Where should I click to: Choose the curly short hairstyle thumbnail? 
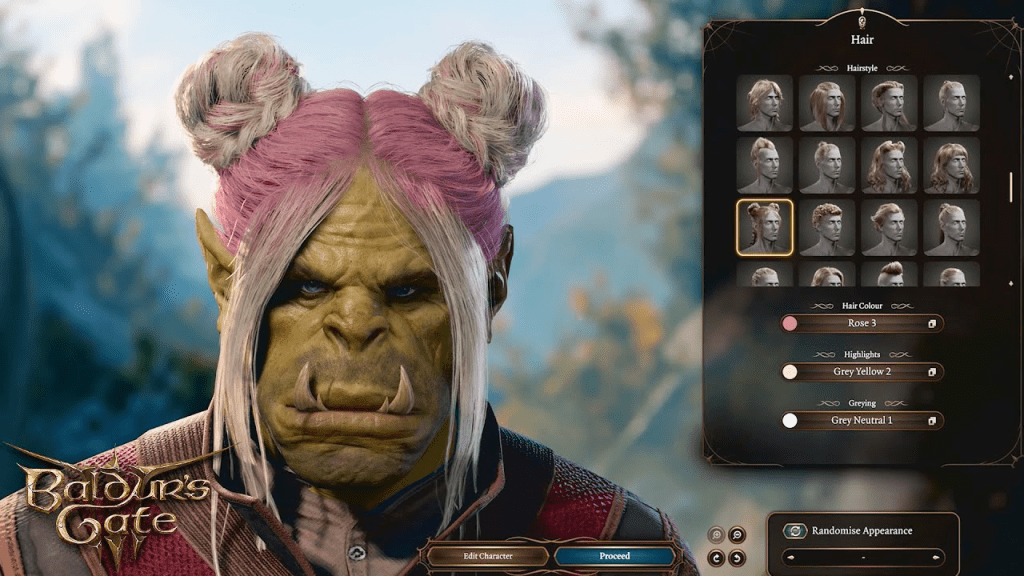click(827, 227)
